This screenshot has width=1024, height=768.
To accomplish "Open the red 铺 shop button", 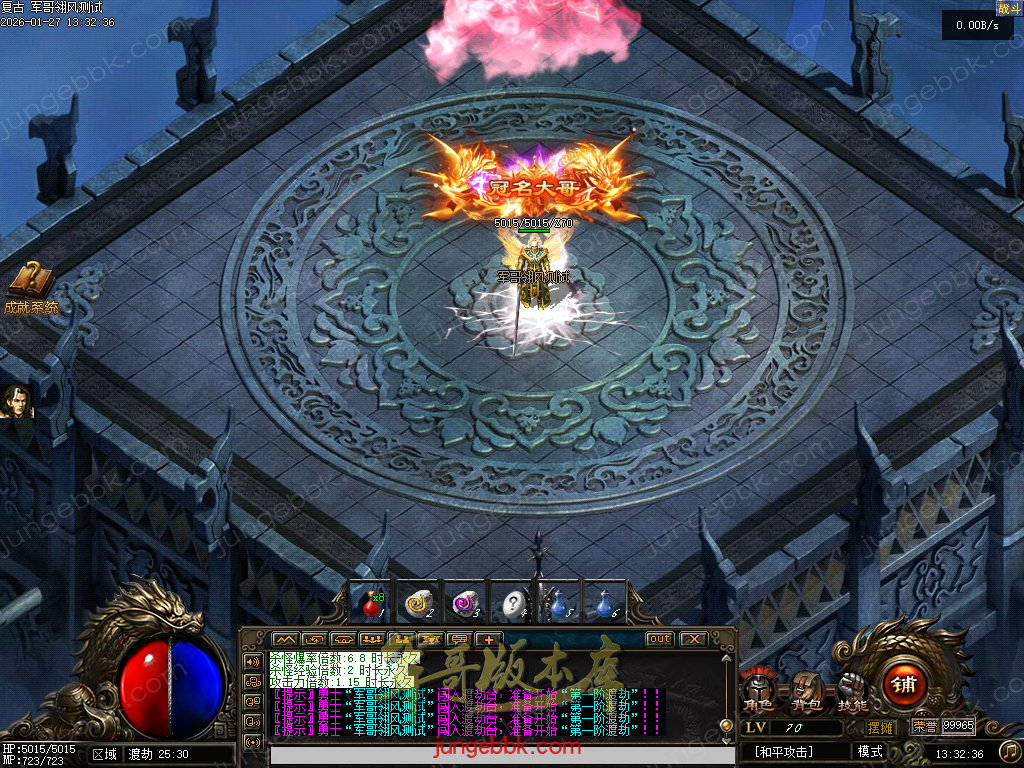I will 903,686.
